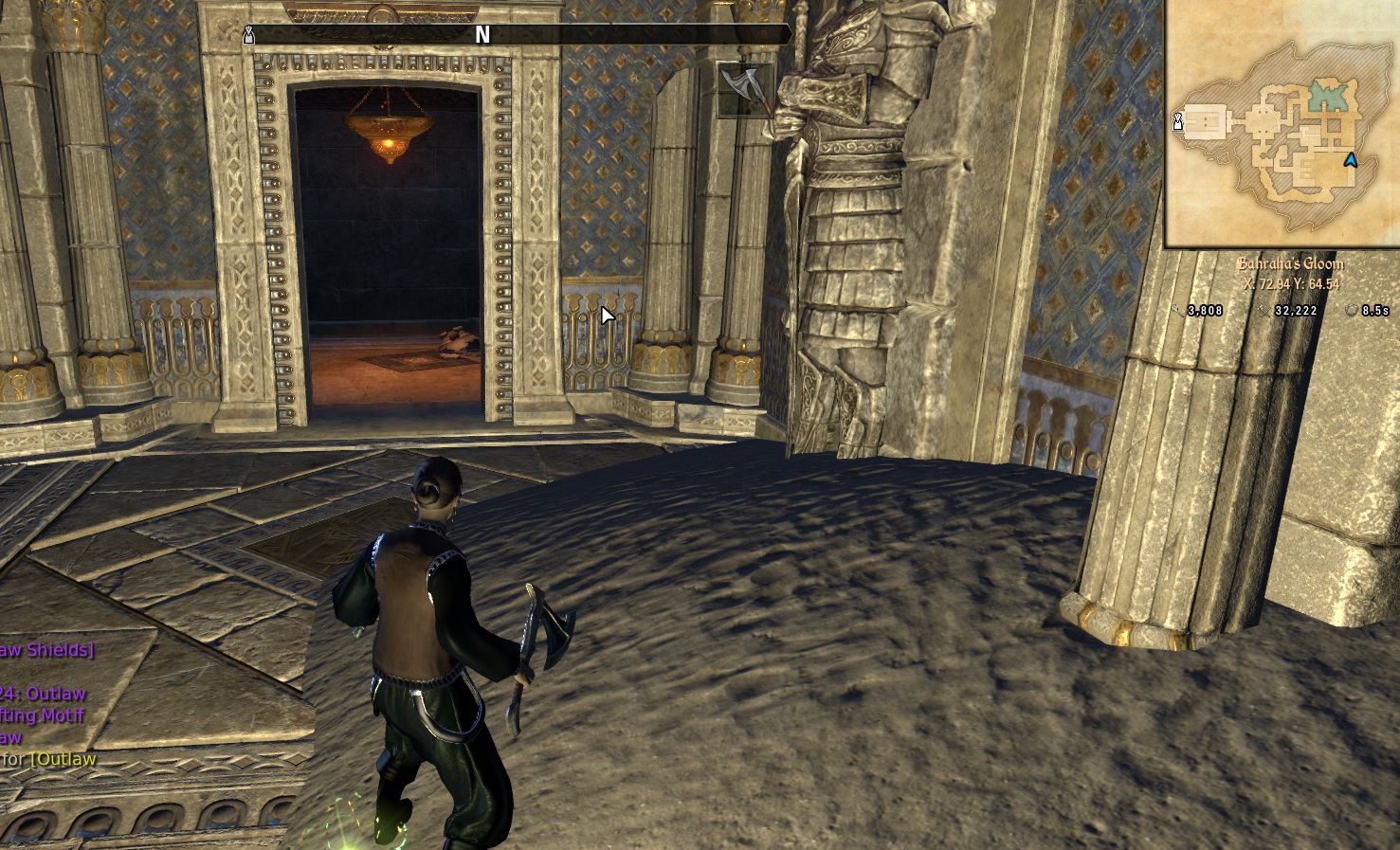Select the door marker on the minimap
The width and height of the screenshot is (1400, 850).
(1178, 120)
